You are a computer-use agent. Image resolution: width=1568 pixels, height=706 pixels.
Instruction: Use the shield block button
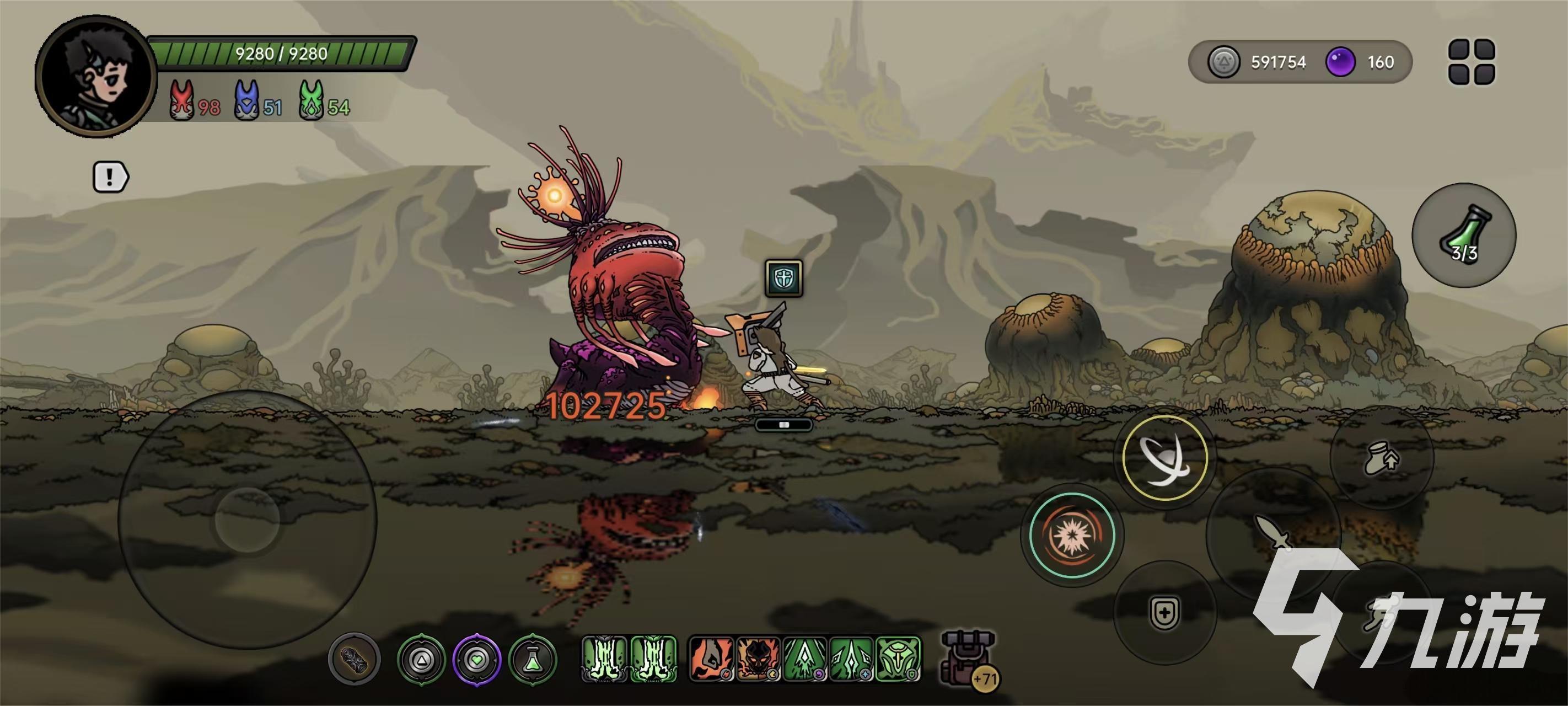tap(1164, 612)
